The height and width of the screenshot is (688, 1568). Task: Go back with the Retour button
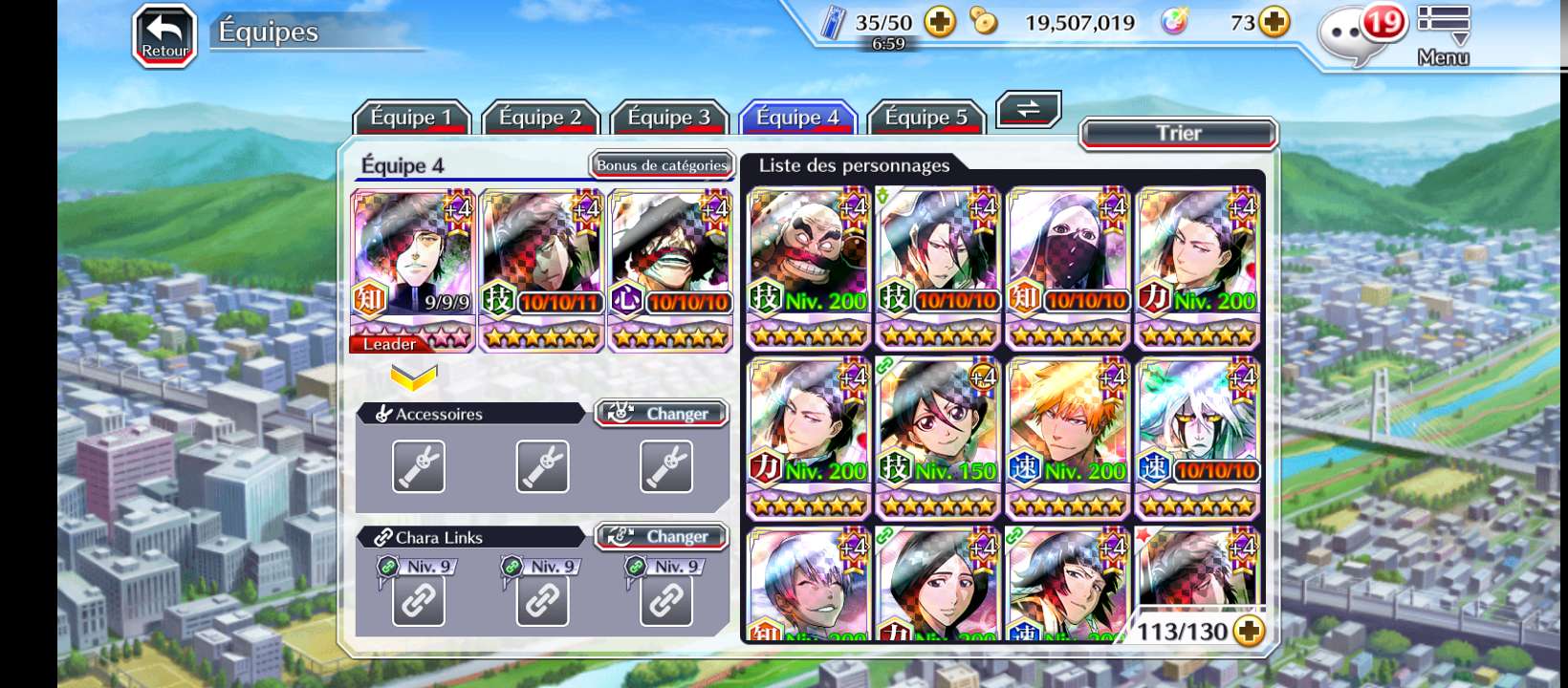tap(164, 37)
